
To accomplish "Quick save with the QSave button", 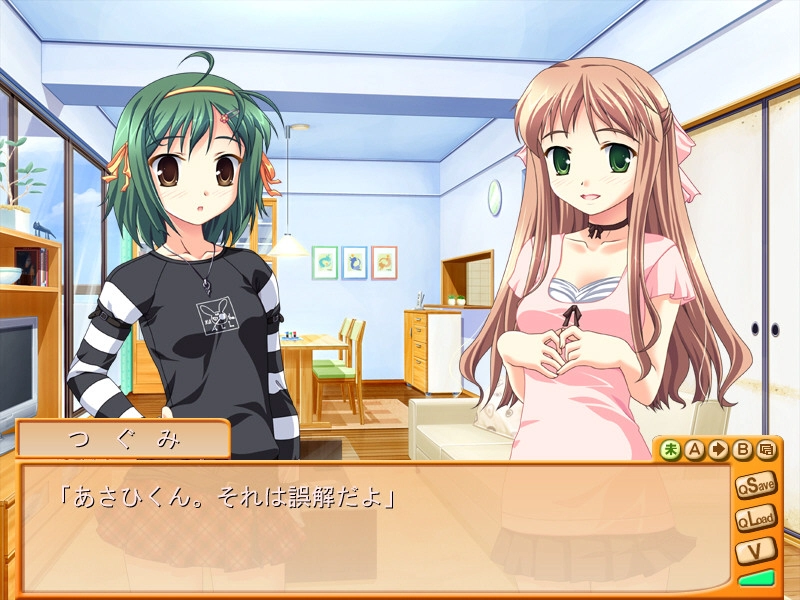I will pyautogui.click(x=757, y=485).
